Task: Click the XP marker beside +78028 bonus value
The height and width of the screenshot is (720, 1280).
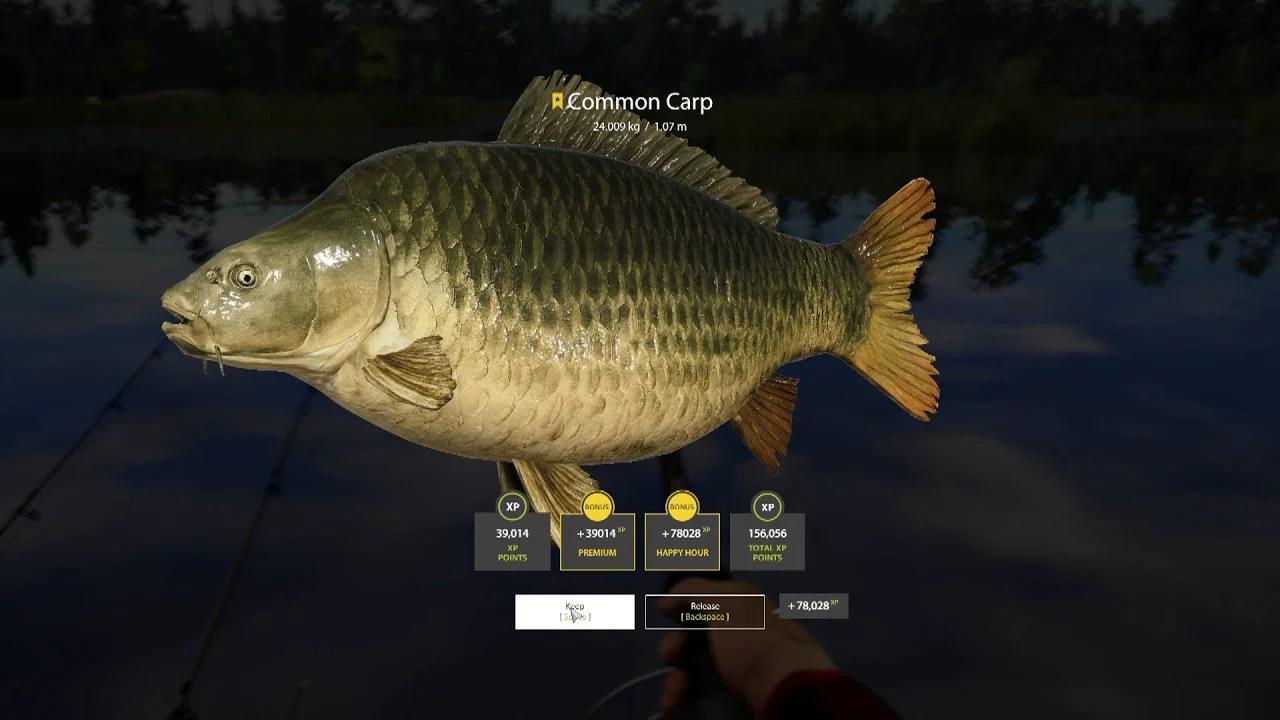Action: [708, 527]
